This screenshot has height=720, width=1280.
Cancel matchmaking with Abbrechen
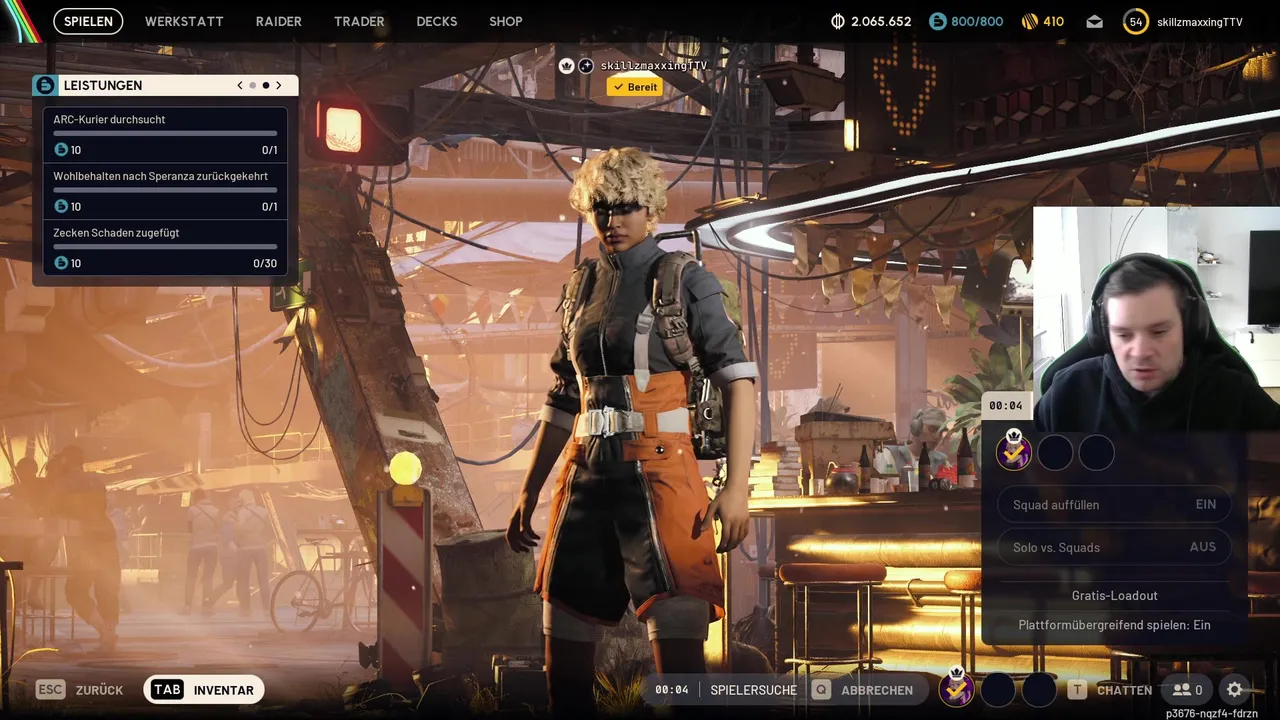[x=866, y=690]
